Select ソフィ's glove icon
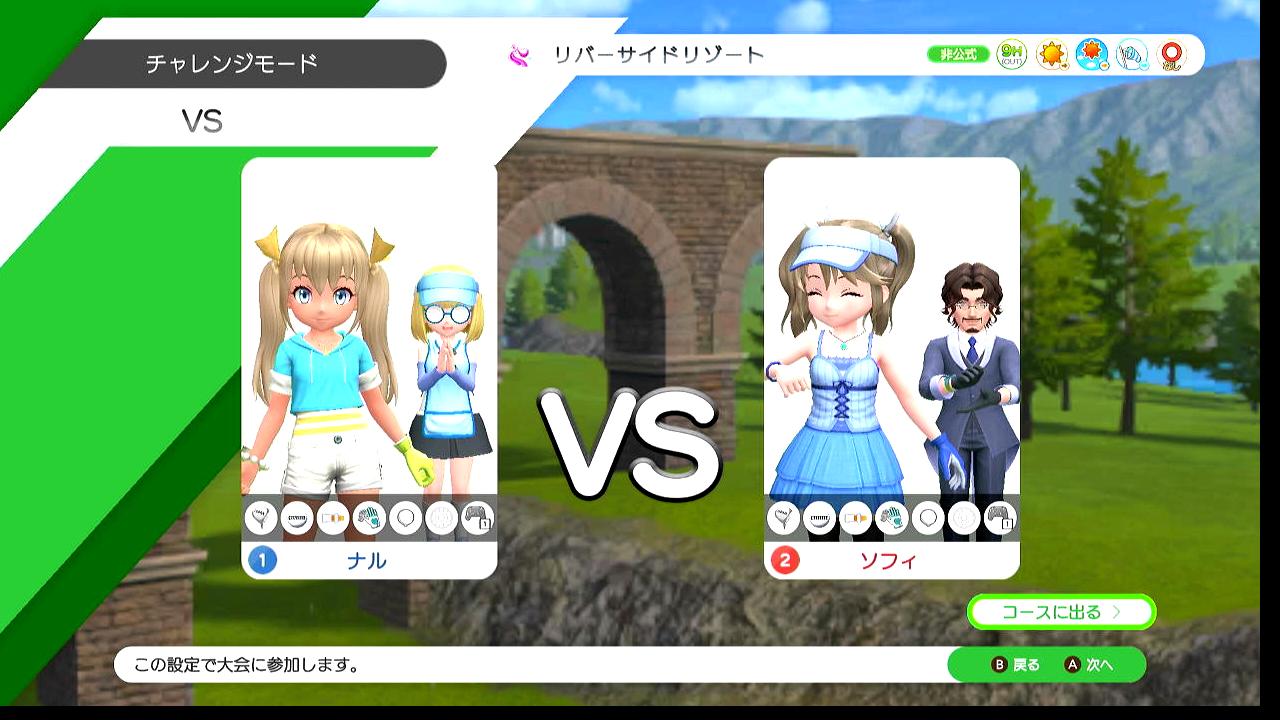The width and height of the screenshot is (1280, 720). point(891,518)
